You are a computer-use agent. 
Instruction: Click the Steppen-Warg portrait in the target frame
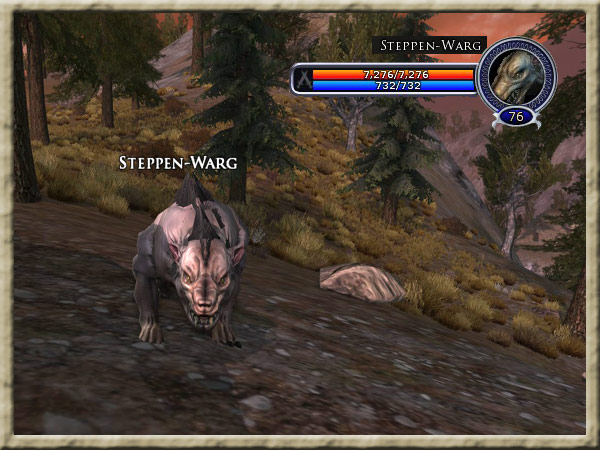pyautogui.click(x=516, y=76)
